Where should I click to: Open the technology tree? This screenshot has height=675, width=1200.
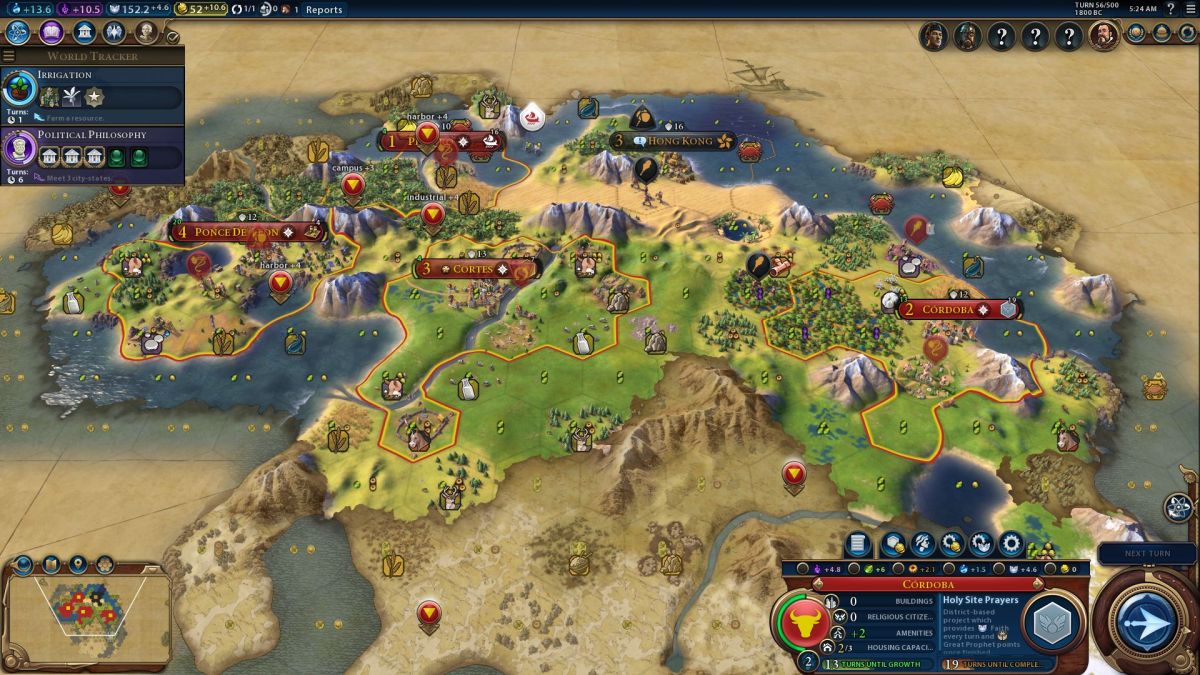[x=17, y=32]
